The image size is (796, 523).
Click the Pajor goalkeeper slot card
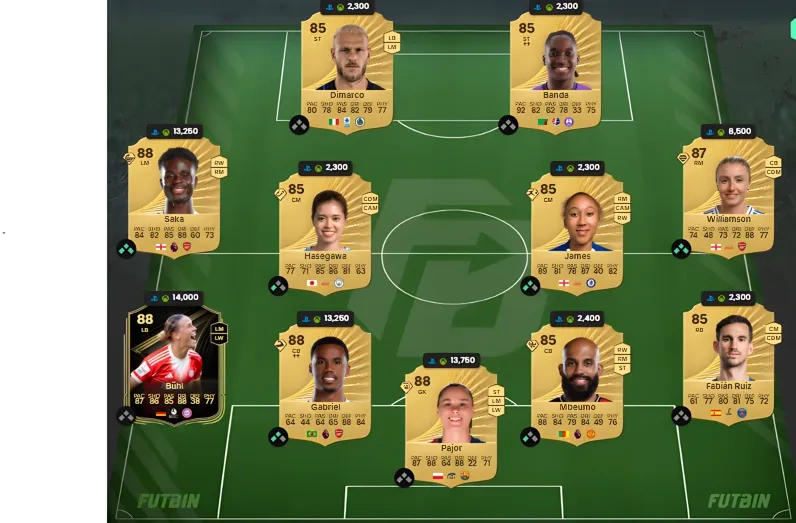(451, 420)
